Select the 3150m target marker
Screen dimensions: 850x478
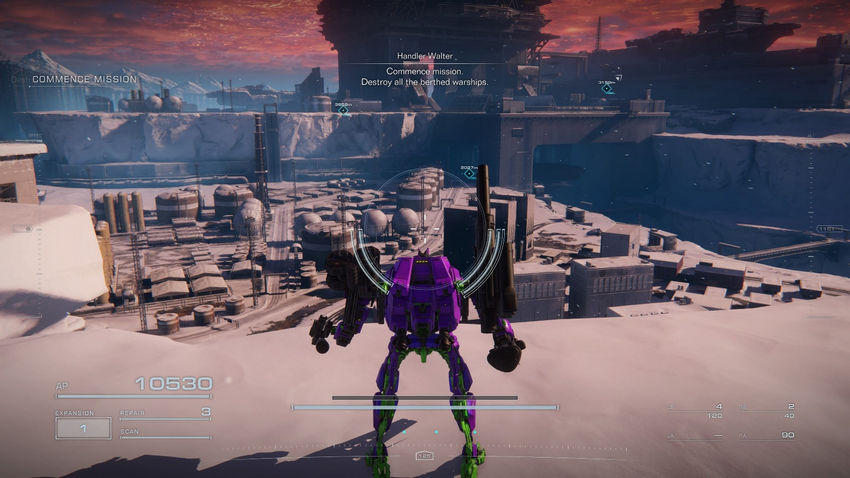coord(607,89)
